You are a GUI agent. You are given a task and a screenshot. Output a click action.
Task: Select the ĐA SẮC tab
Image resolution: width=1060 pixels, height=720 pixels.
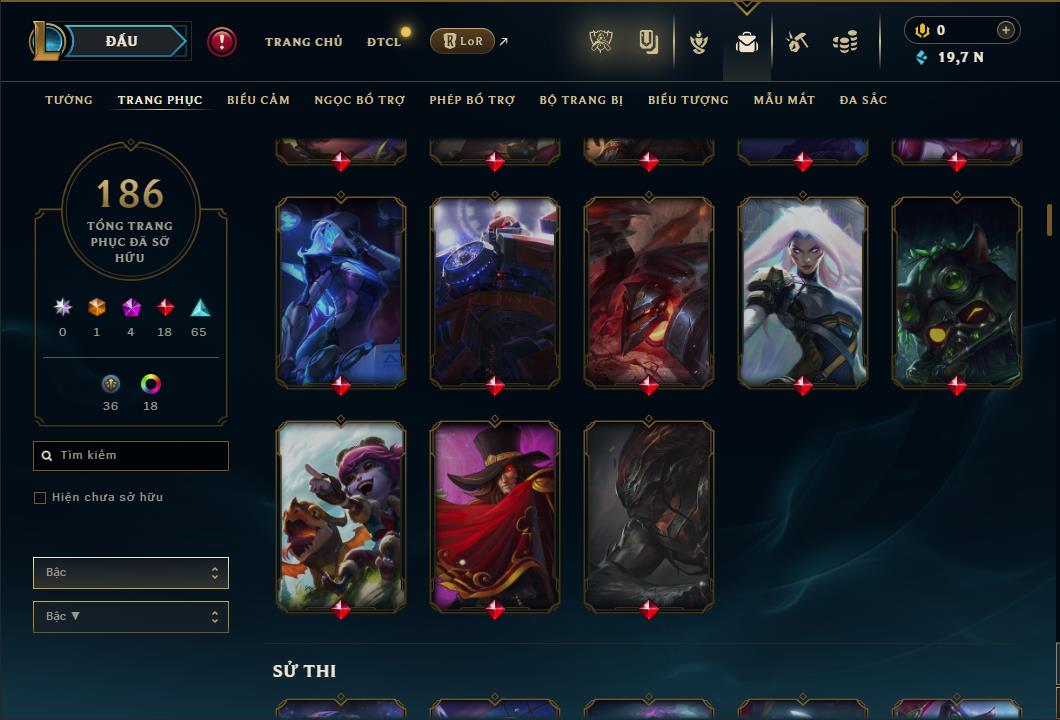(x=863, y=100)
